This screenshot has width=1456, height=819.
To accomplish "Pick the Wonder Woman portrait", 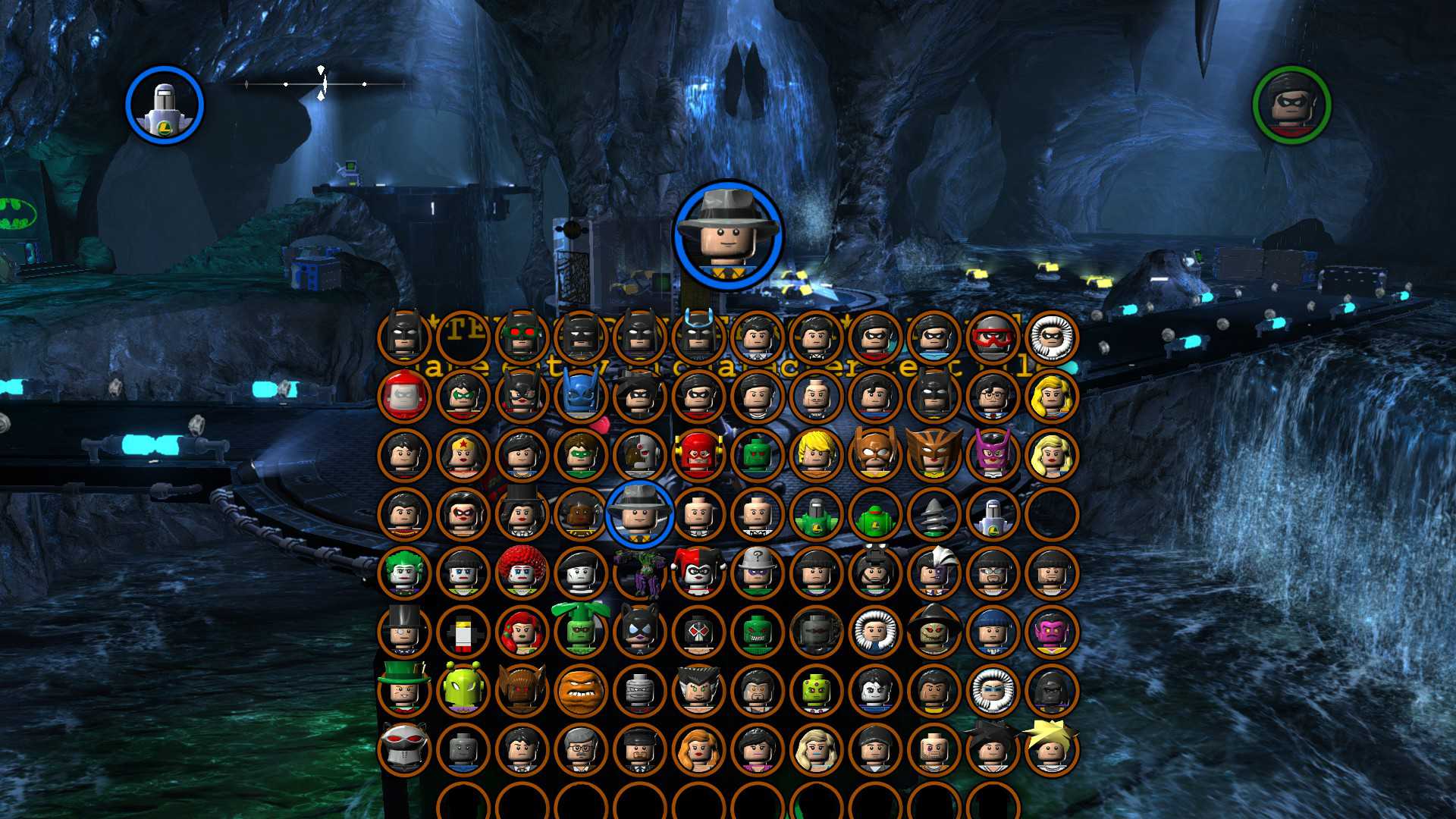I will (x=463, y=455).
